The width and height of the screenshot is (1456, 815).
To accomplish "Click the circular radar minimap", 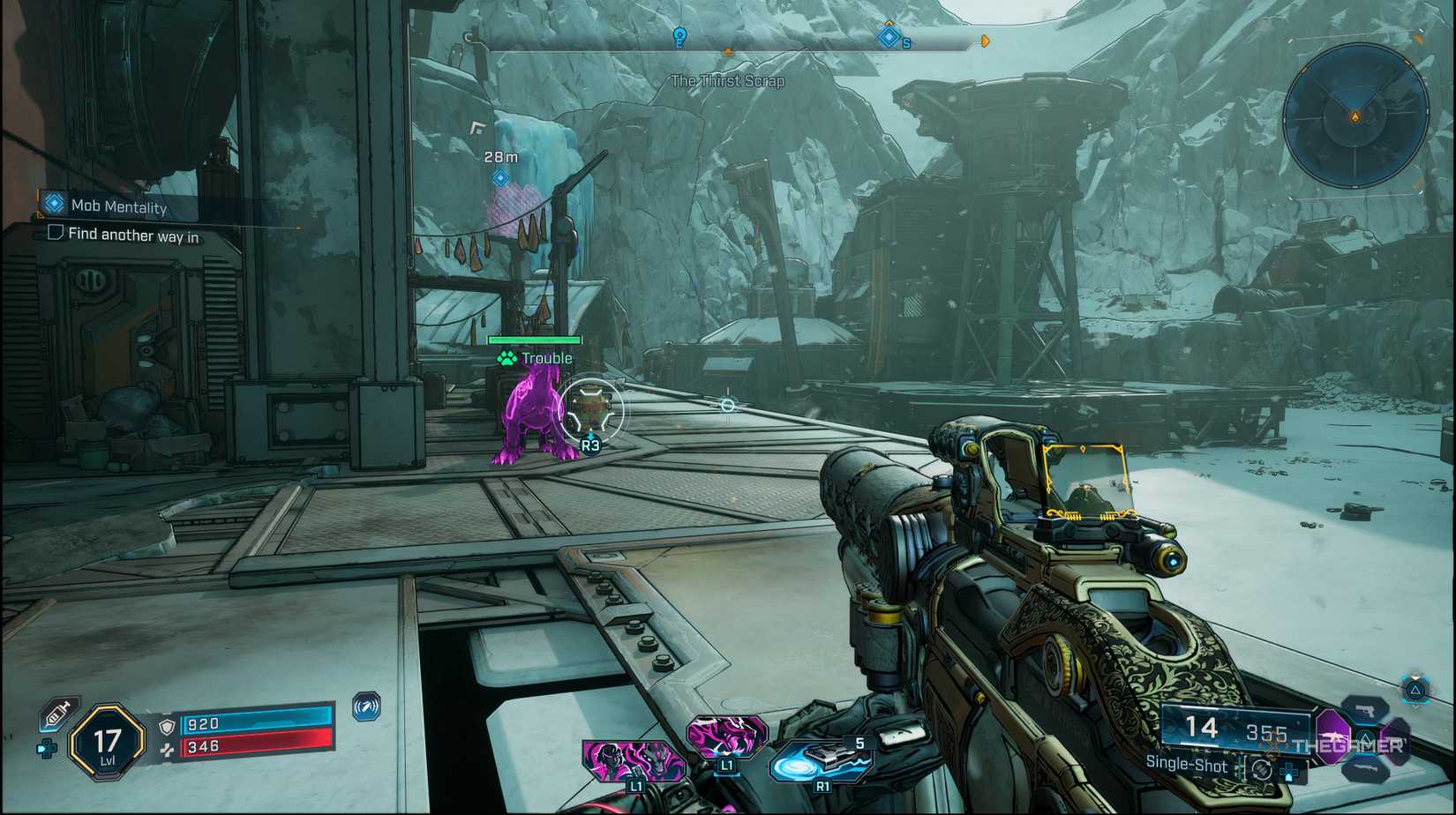I will click(1355, 116).
